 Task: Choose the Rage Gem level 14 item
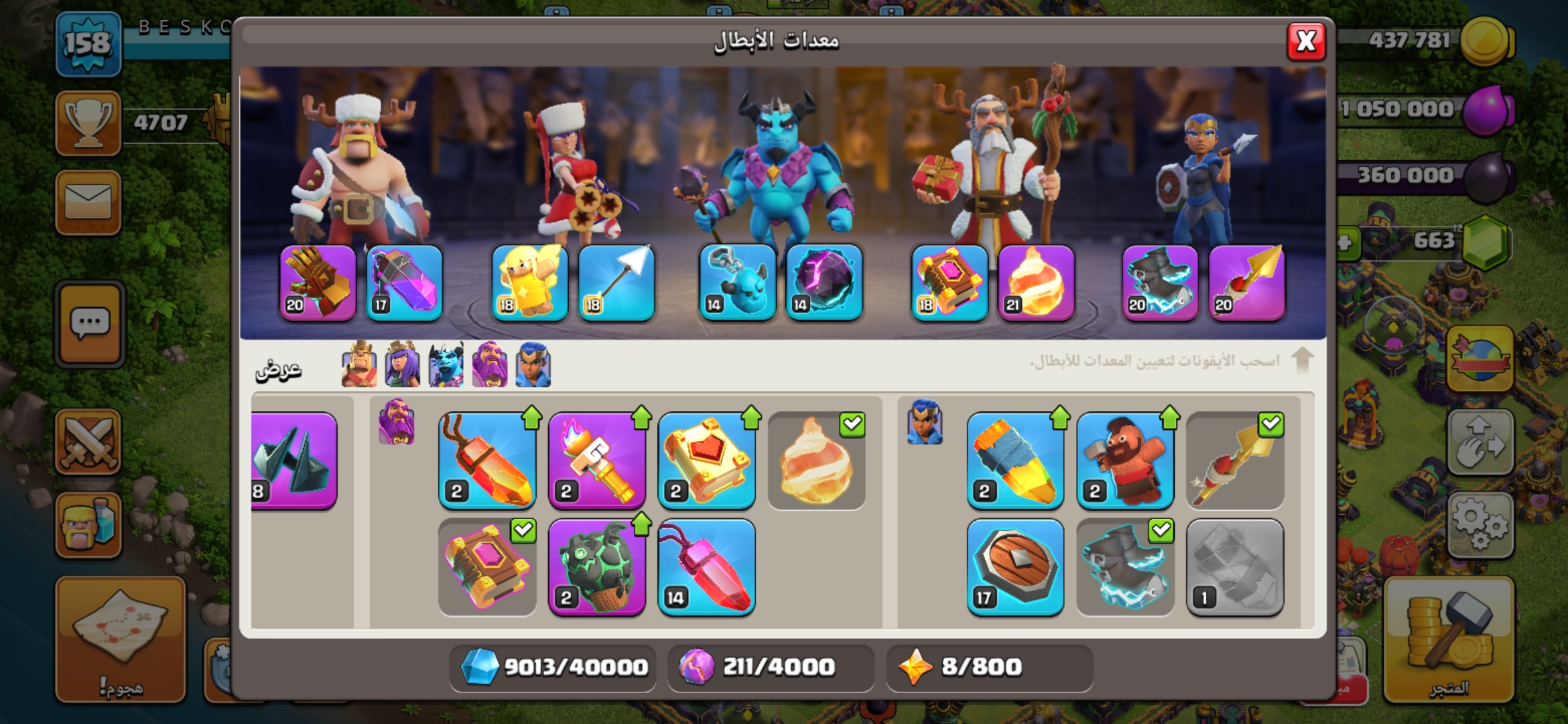coord(706,567)
